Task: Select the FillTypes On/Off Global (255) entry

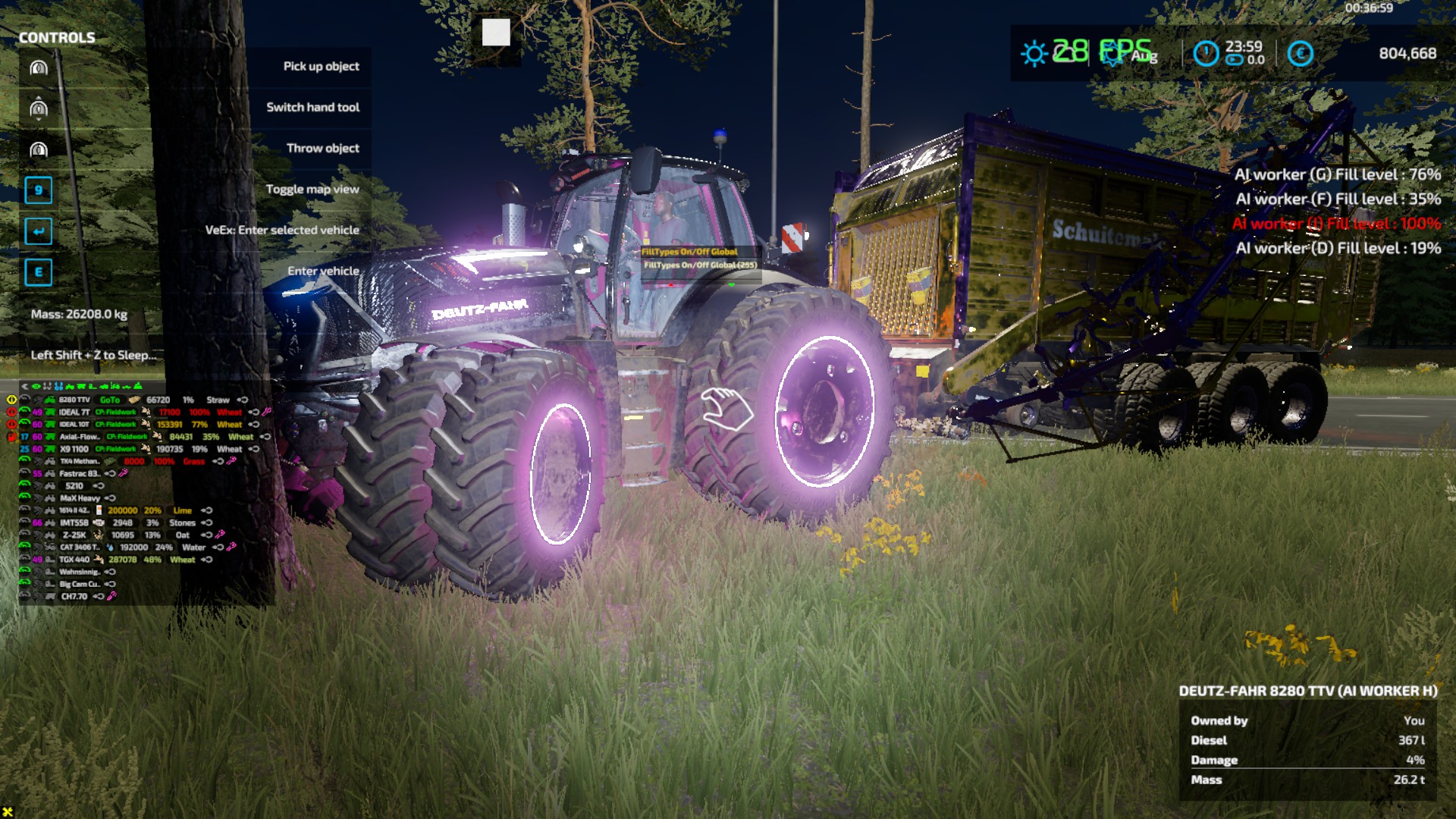Action: [700, 265]
